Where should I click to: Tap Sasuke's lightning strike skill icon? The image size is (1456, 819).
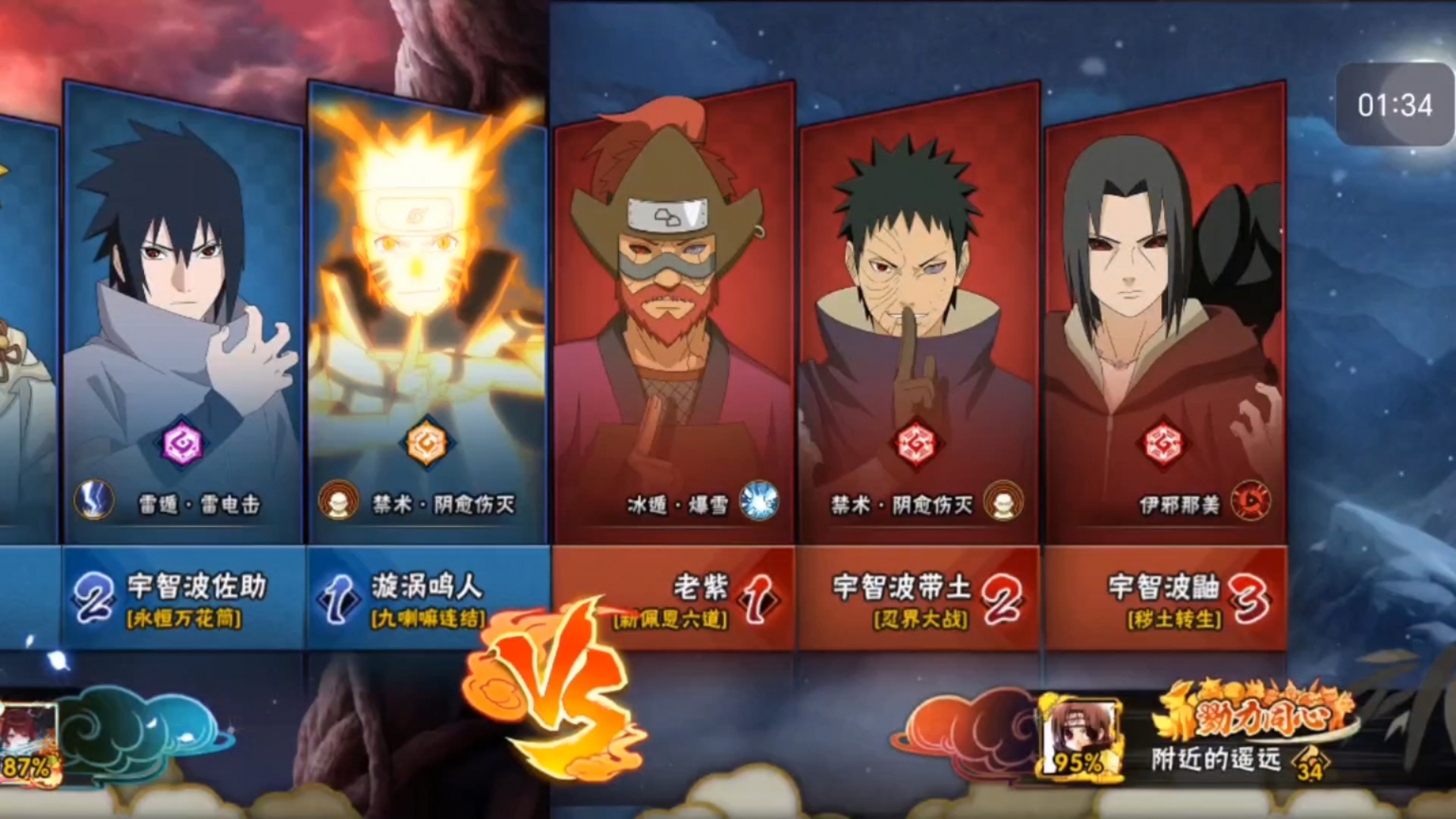click(94, 501)
